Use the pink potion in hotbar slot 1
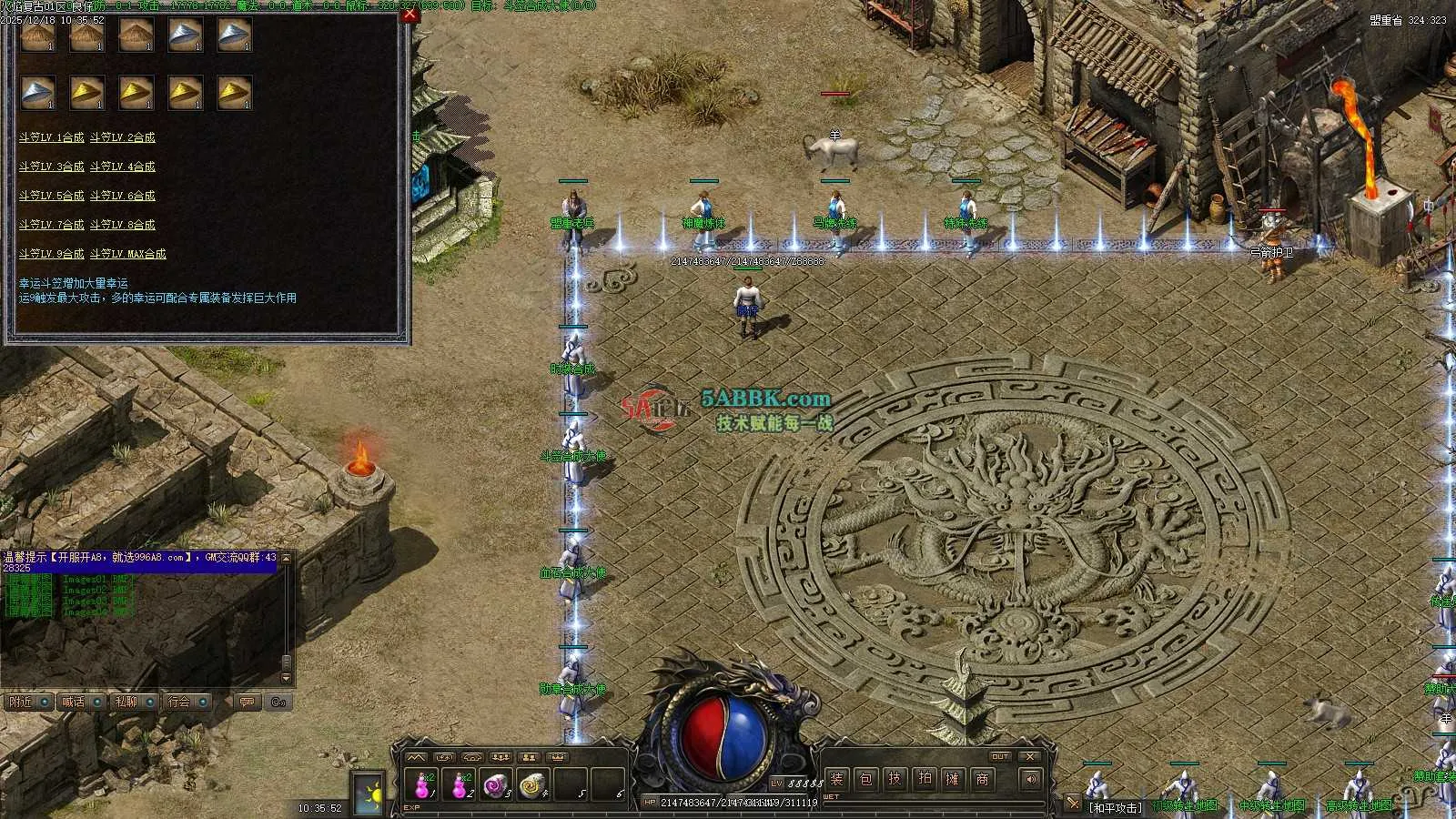This screenshot has height=819, width=1456. (422, 784)
